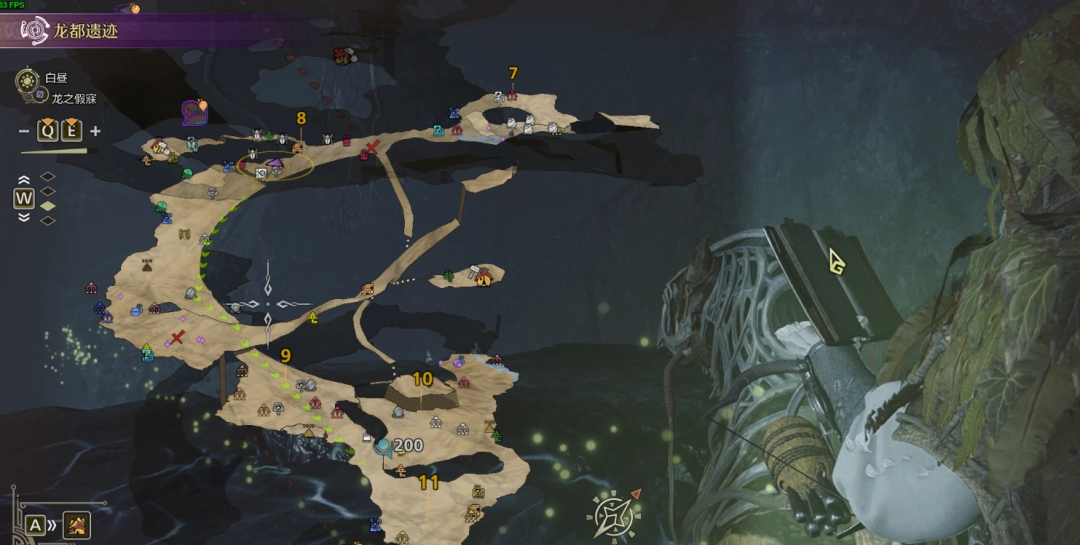Select the area 8 number marker

coord(301,118)
